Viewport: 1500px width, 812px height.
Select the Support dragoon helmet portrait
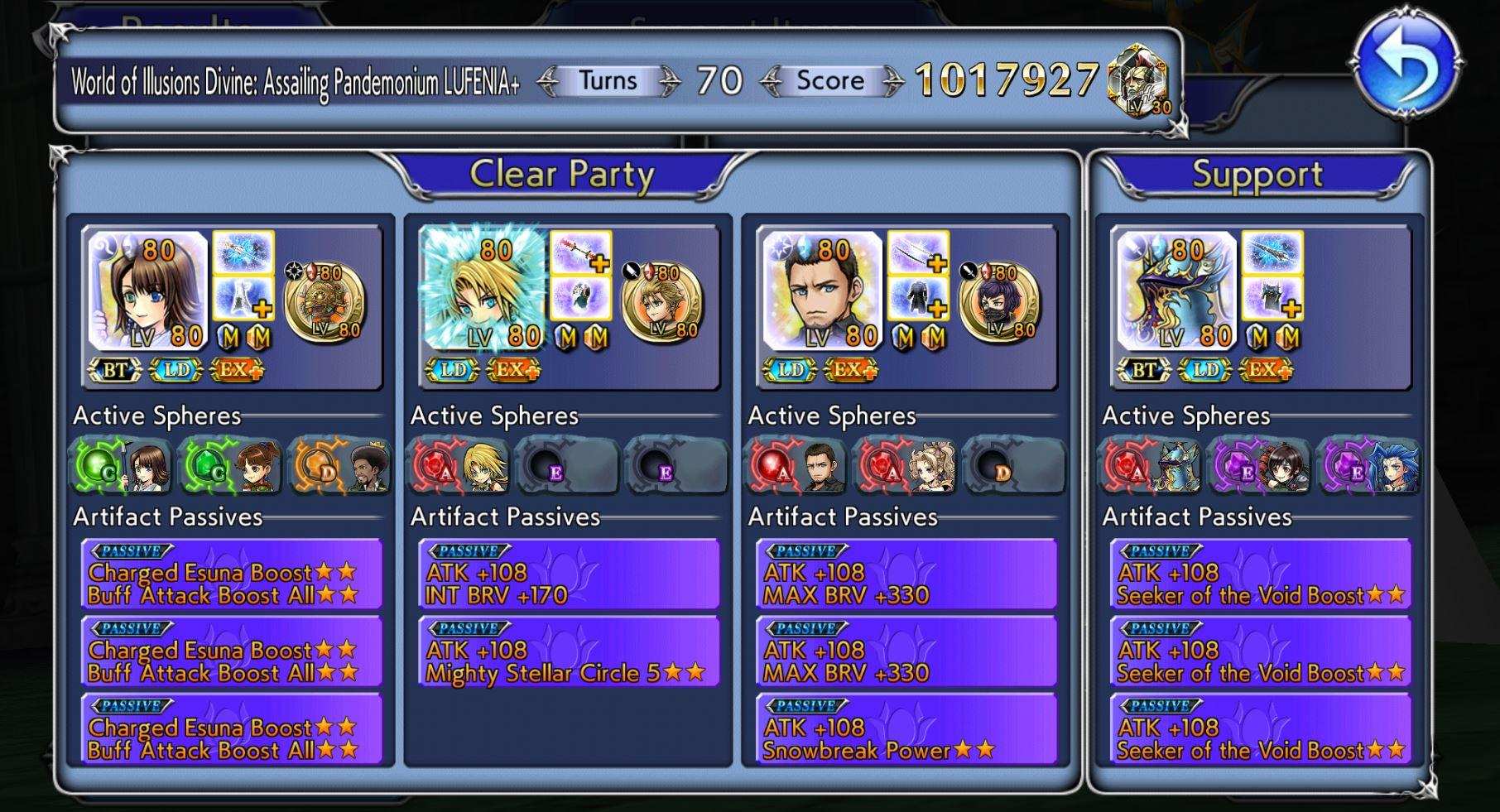coord(1176,291)
